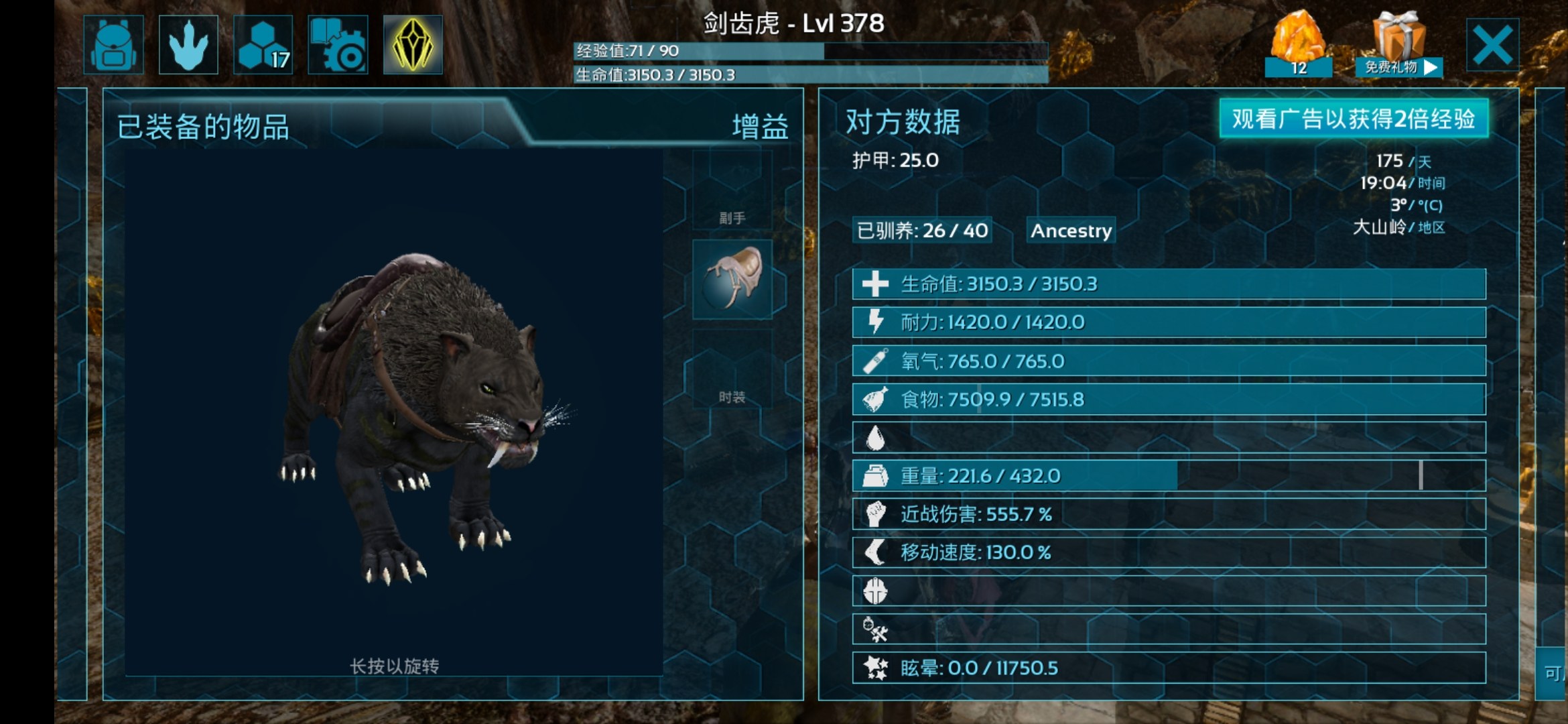Upgrade the stamina stat row

1169,322
